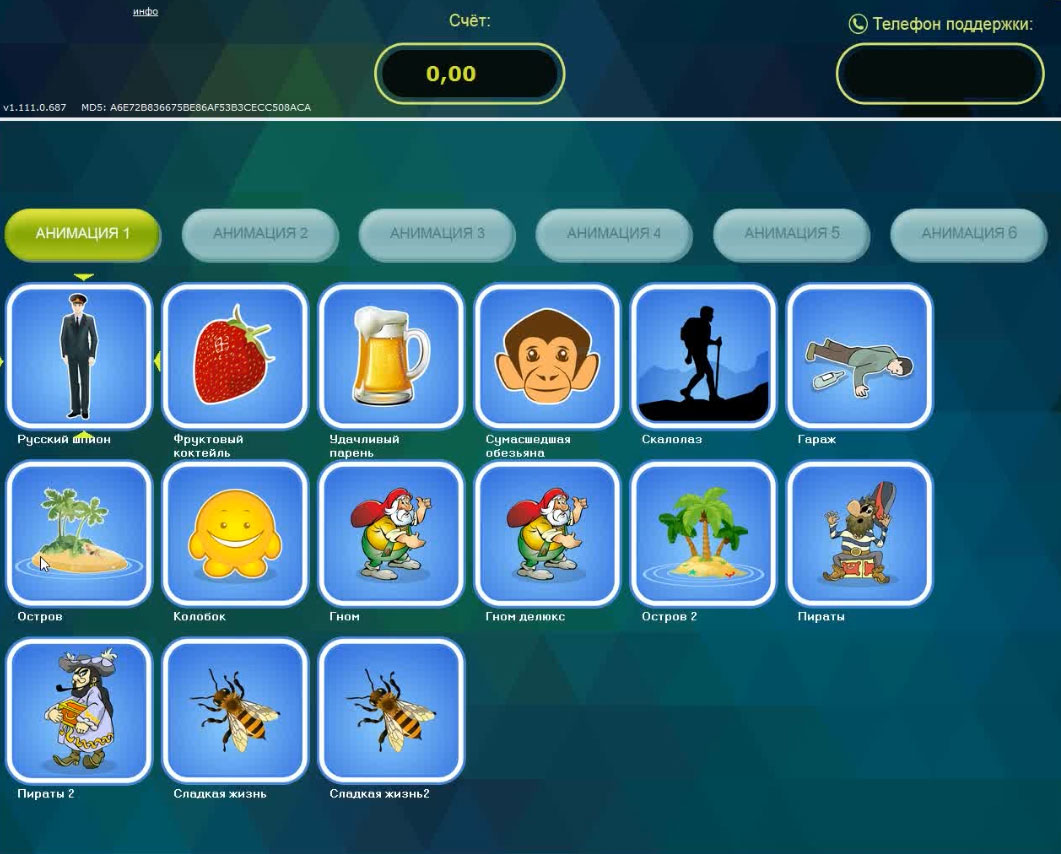Select the Сладкая жизнь2 bee tile
Image resolution: width=1061 pixels, height=854 pixels.
391,711
